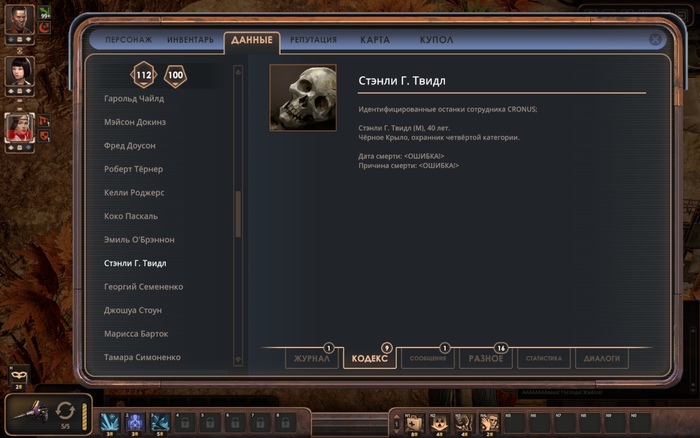Select Мэйсон Докинз codex entry

tap(135, 122)
